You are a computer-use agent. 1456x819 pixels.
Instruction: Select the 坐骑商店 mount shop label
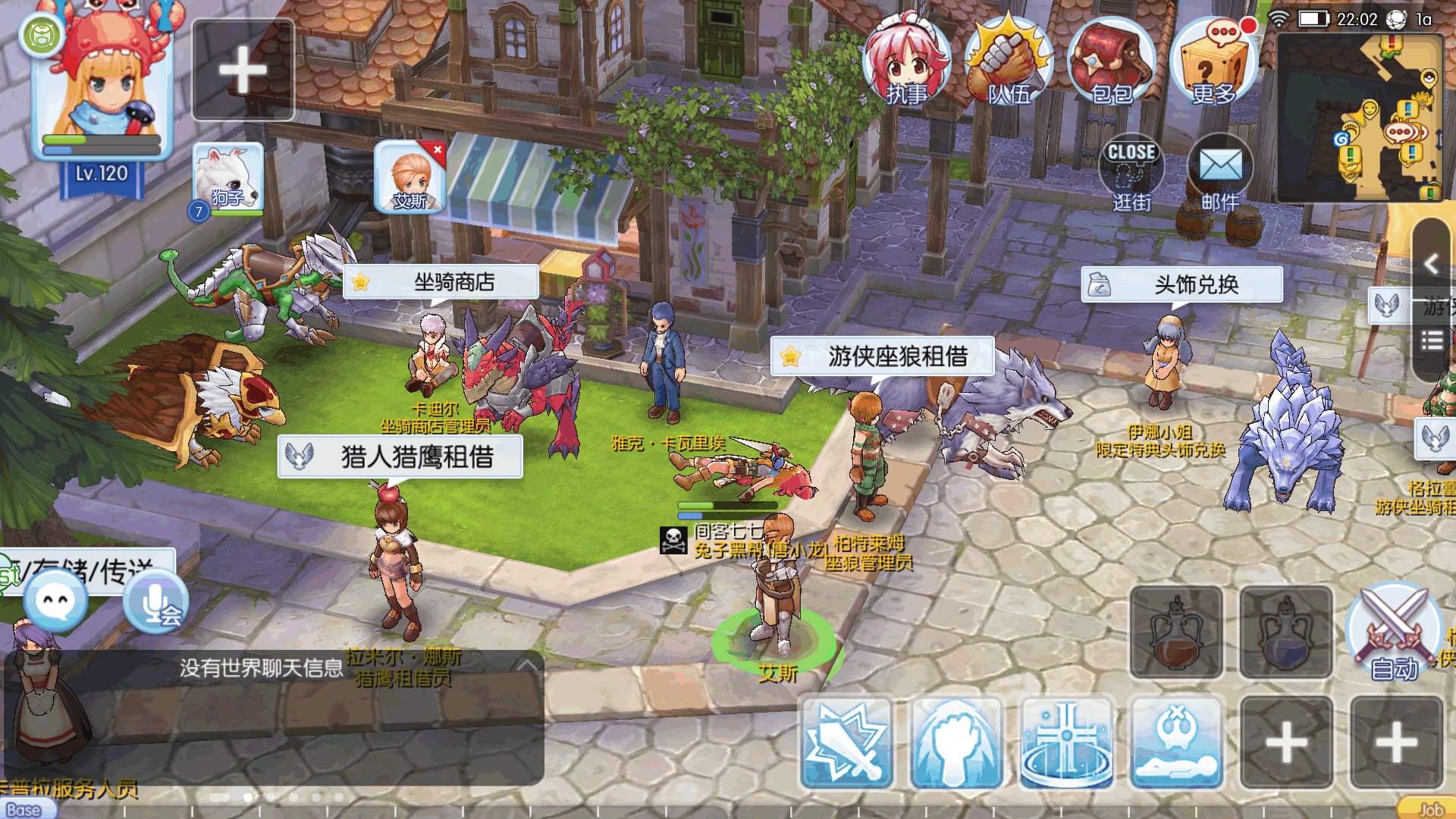pyautogui.click(x=441, y=282)
